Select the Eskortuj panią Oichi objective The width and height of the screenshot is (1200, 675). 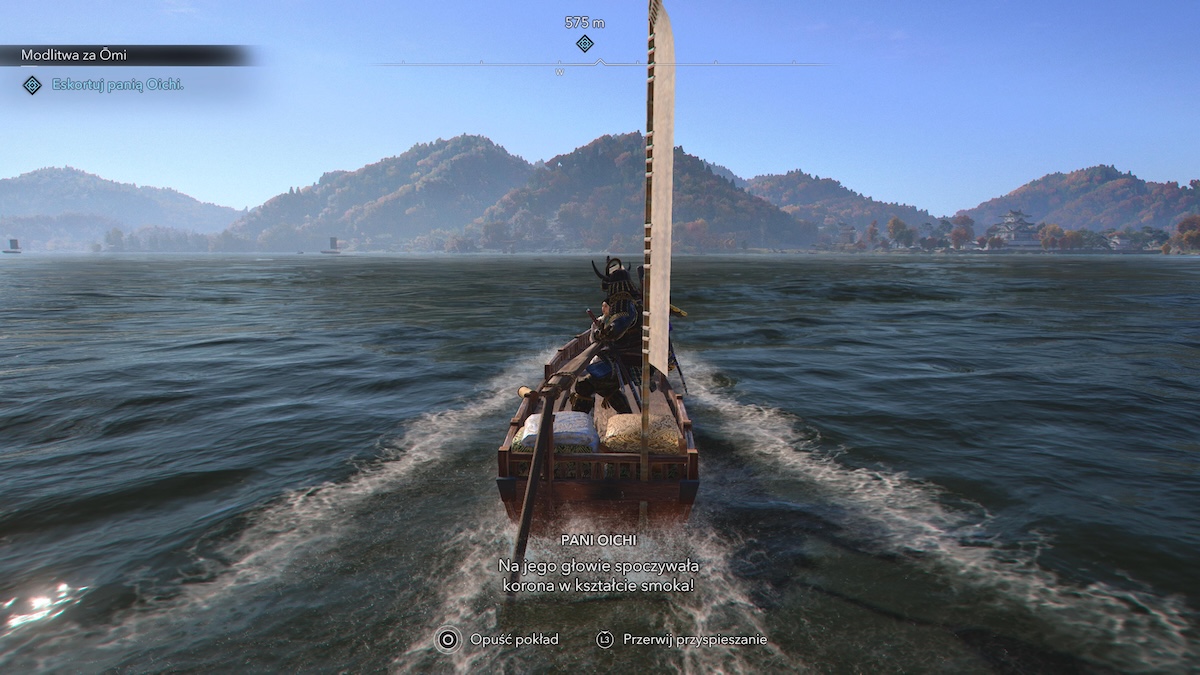(x=117, y=85)
